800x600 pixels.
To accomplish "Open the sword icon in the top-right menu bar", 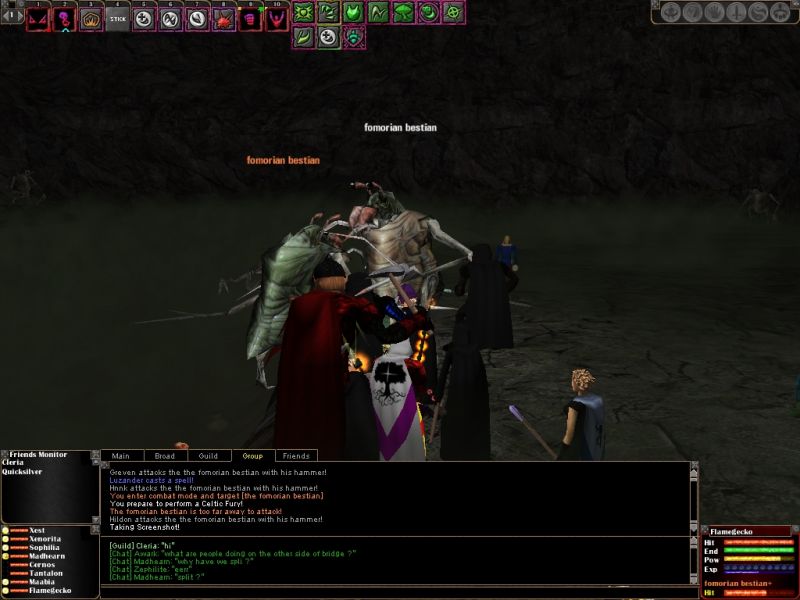I will (737, 13).
